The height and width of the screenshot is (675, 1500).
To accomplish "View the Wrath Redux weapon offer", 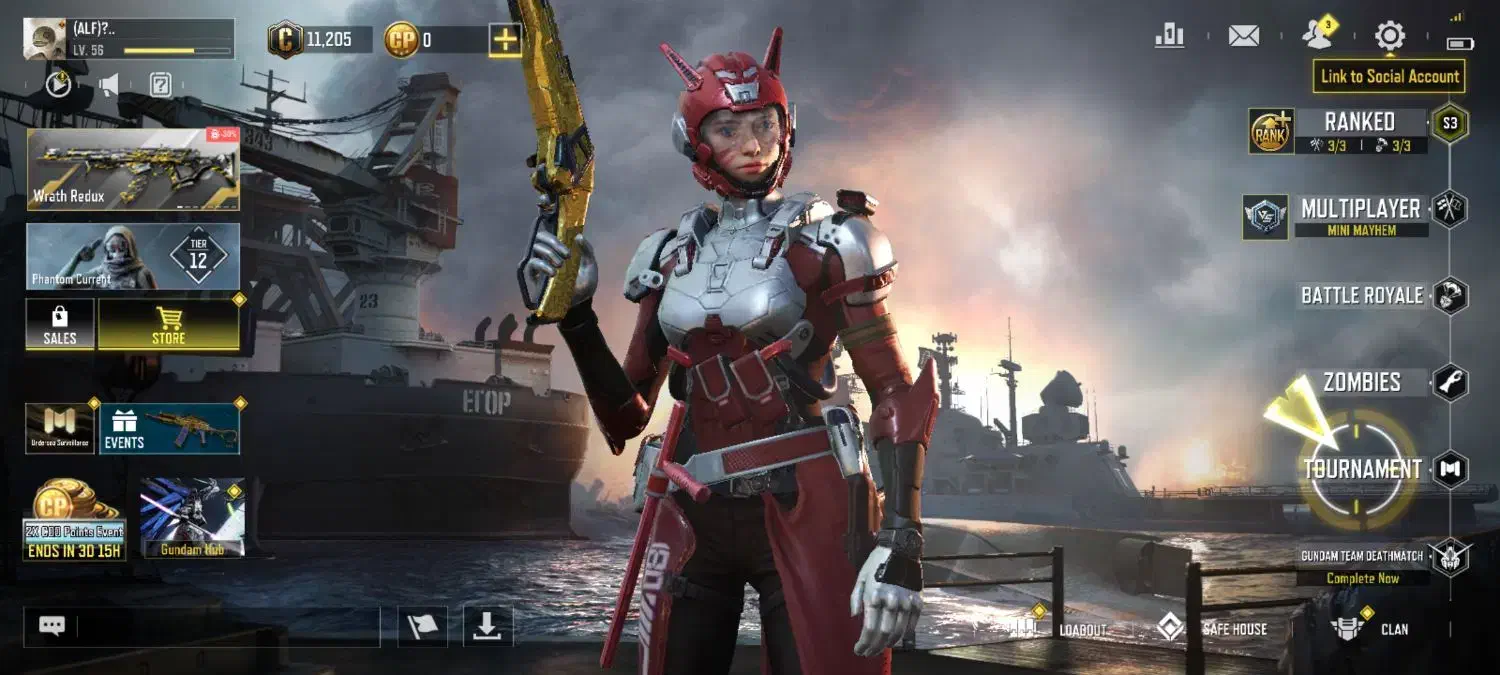I will [x=133, y=169].
